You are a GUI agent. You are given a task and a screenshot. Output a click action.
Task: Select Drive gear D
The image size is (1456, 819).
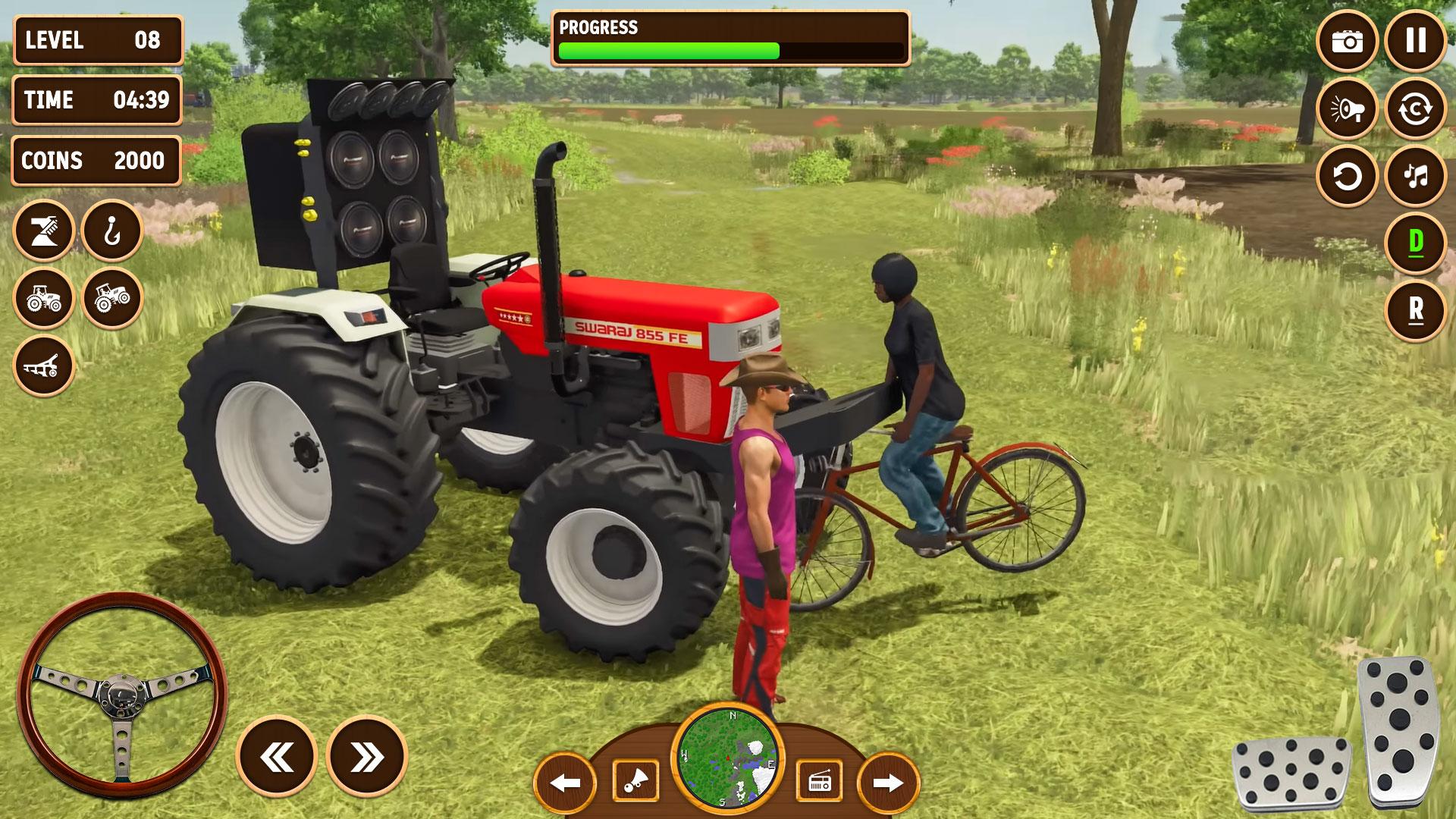(1415, 243)
